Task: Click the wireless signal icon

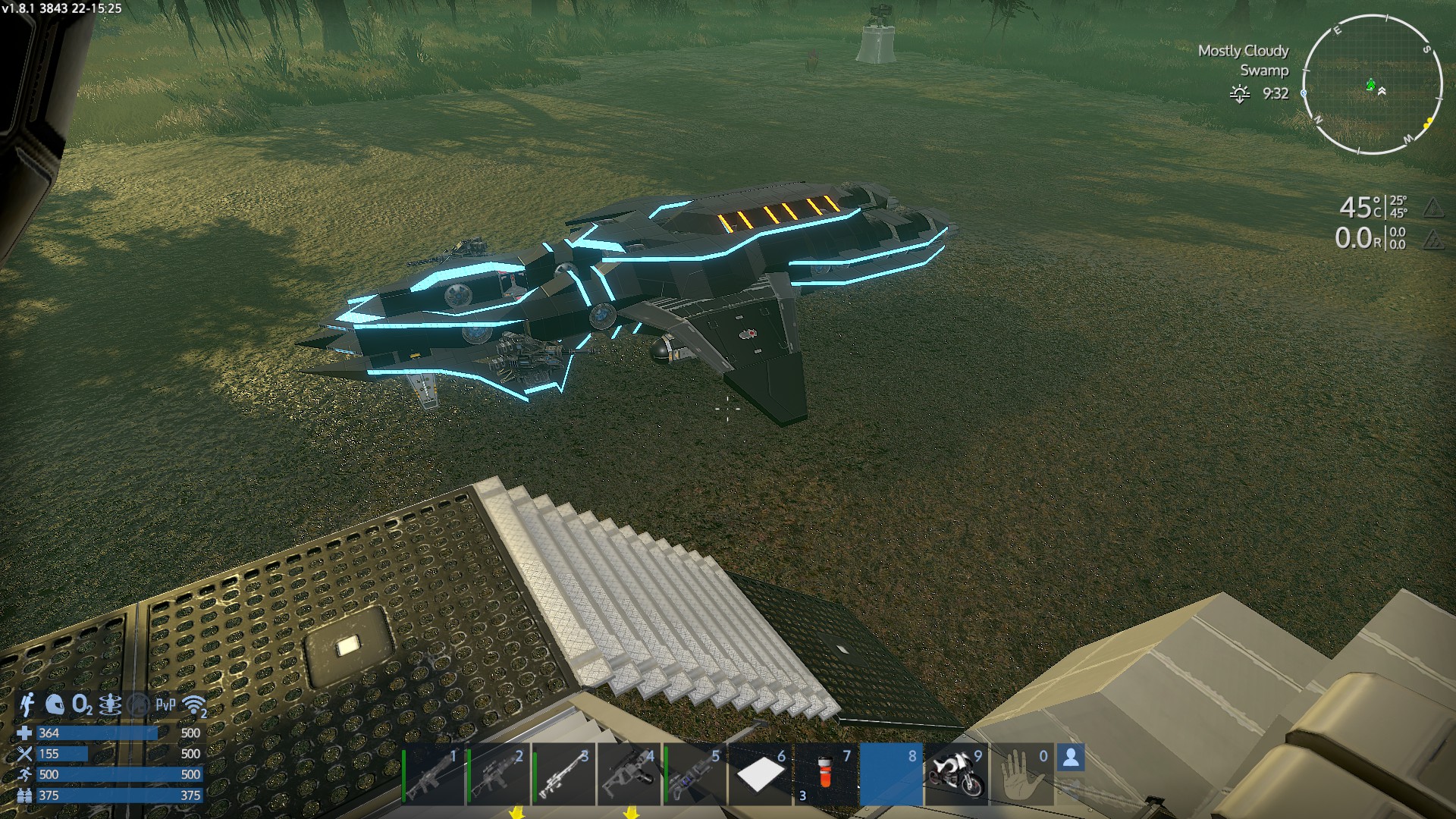Action: coord(194,705)
